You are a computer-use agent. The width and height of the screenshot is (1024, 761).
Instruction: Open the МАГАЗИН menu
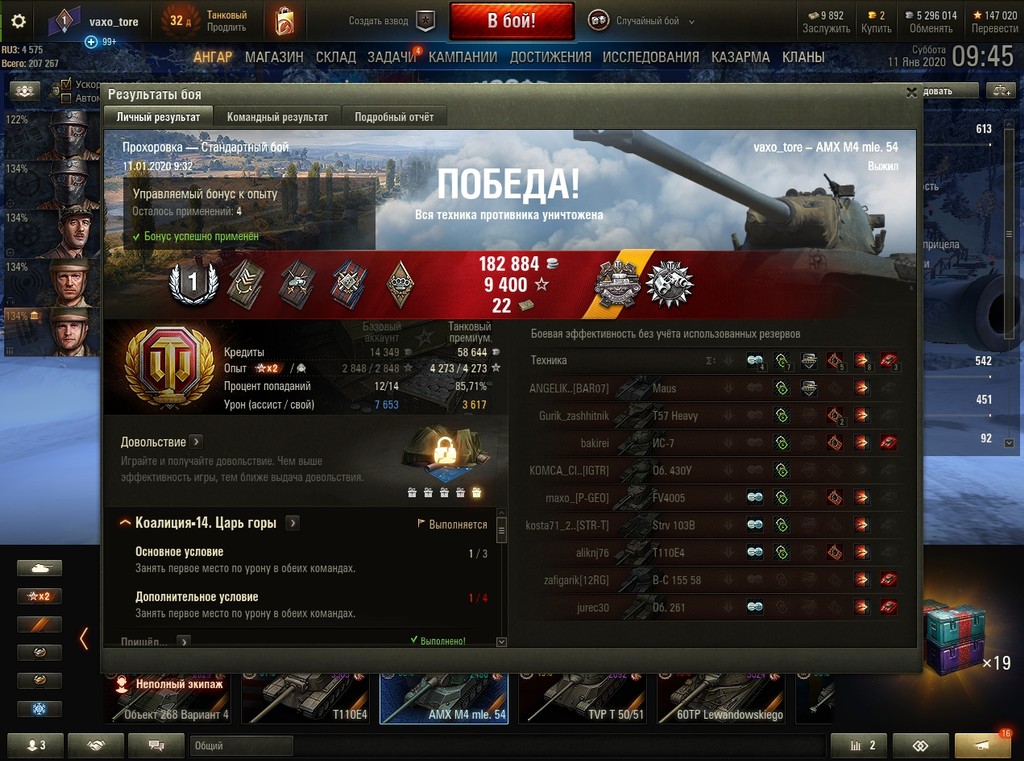click(x=274, y=57)
